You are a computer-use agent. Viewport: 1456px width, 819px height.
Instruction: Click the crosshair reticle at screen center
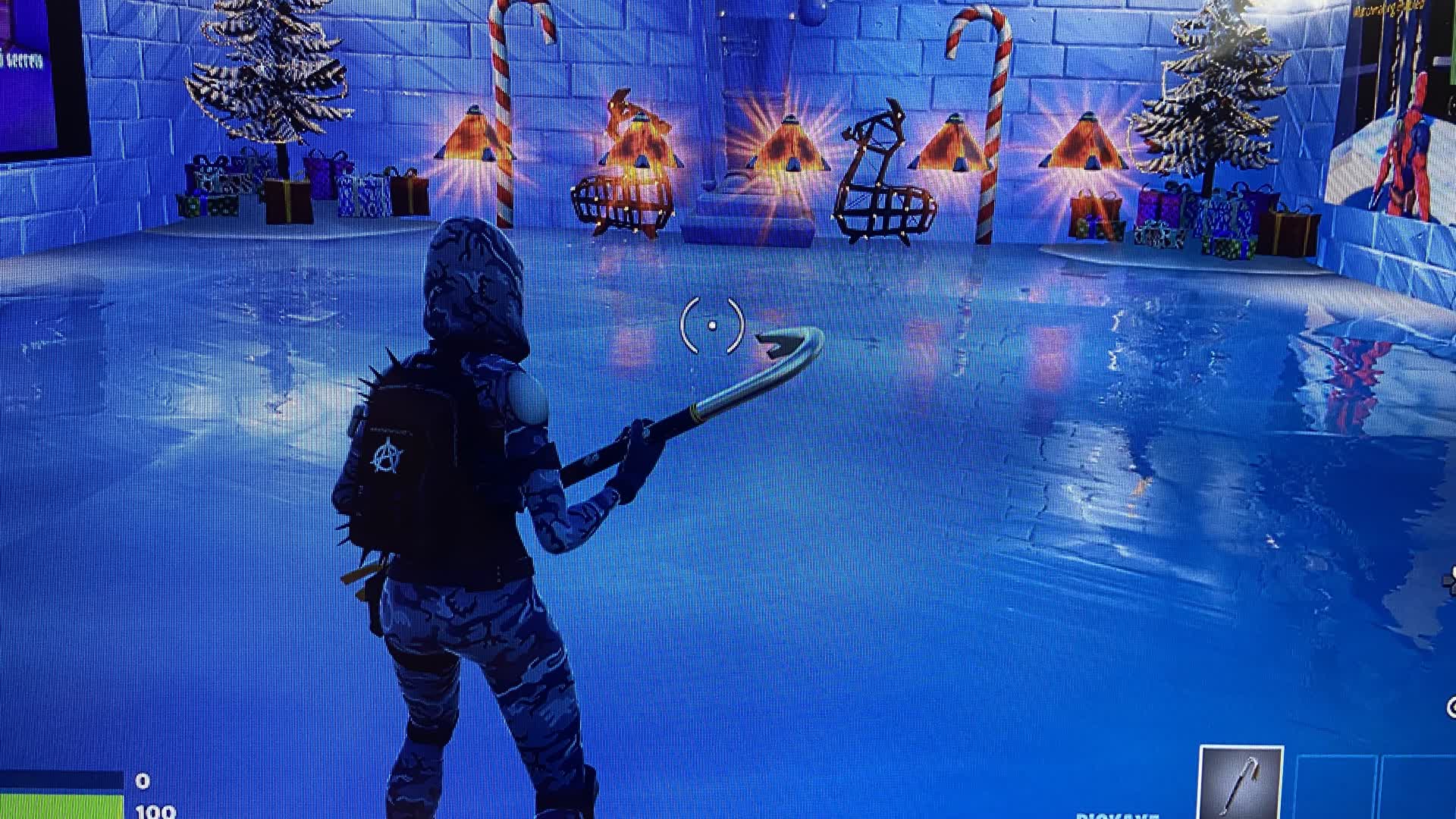(713, 326)
